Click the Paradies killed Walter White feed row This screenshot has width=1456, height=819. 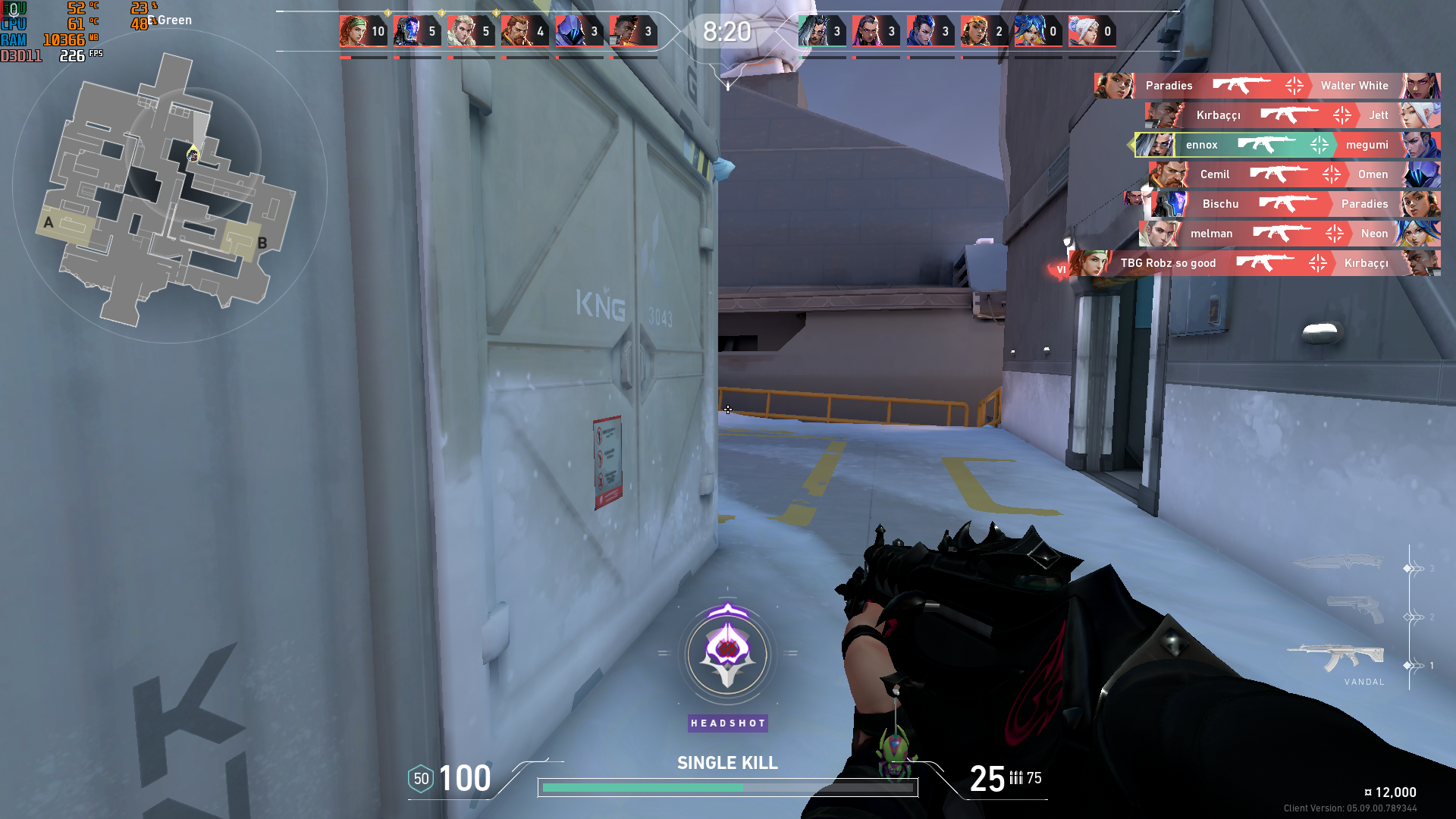[1266, 86]
